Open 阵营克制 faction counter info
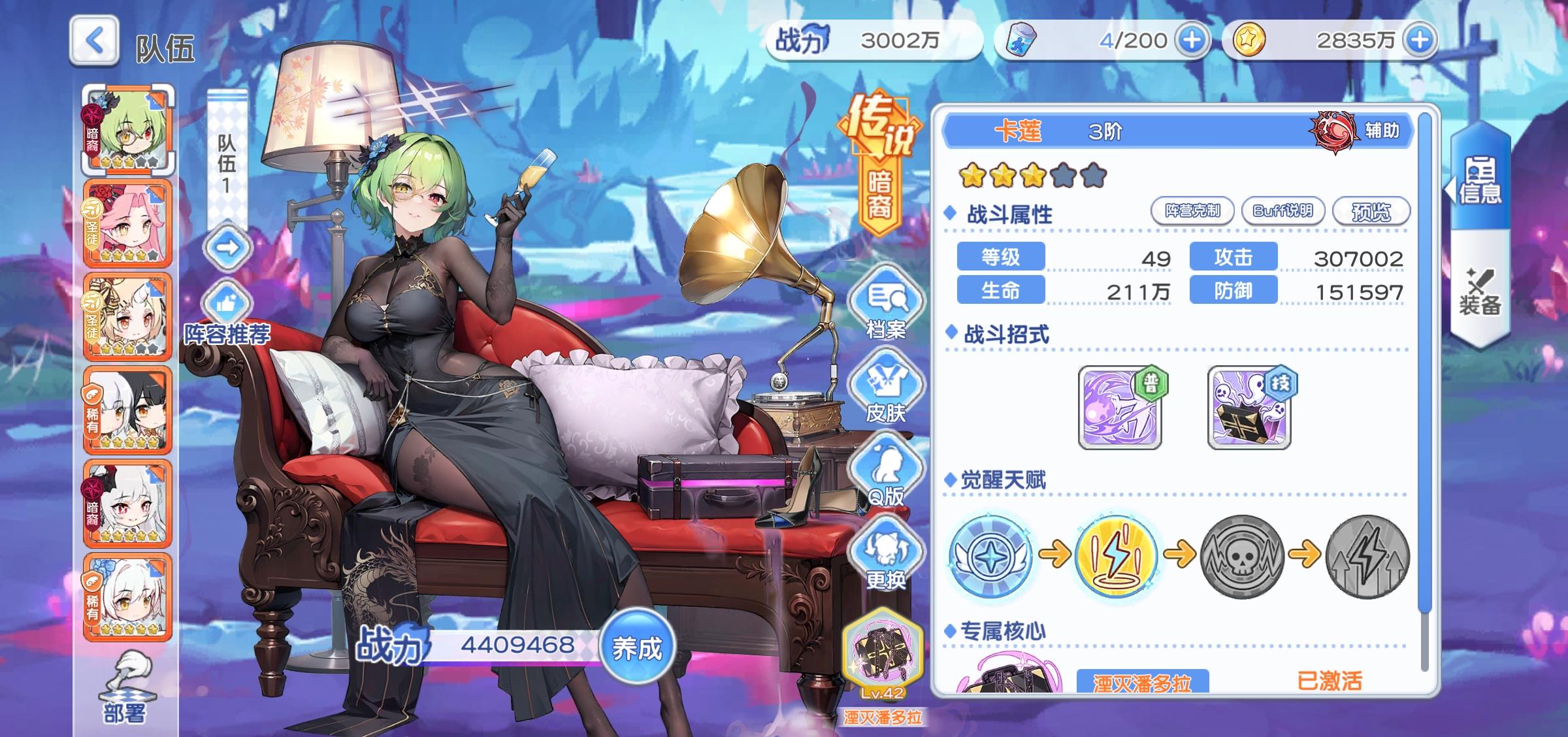1568x737 pixels. pyautogui.click(x=1194, y=210)
